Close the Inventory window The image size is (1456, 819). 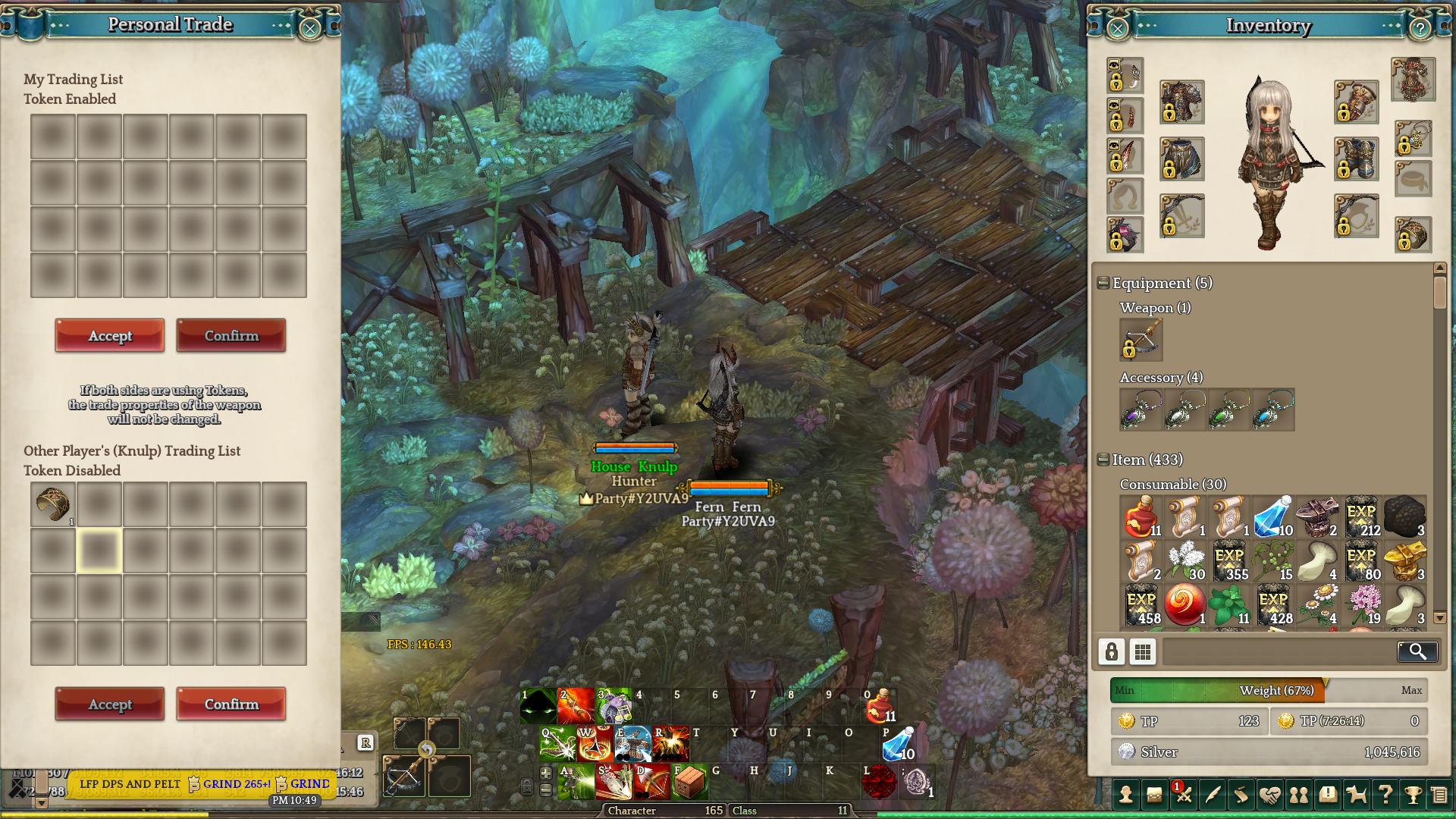(x=1117, y=29)
